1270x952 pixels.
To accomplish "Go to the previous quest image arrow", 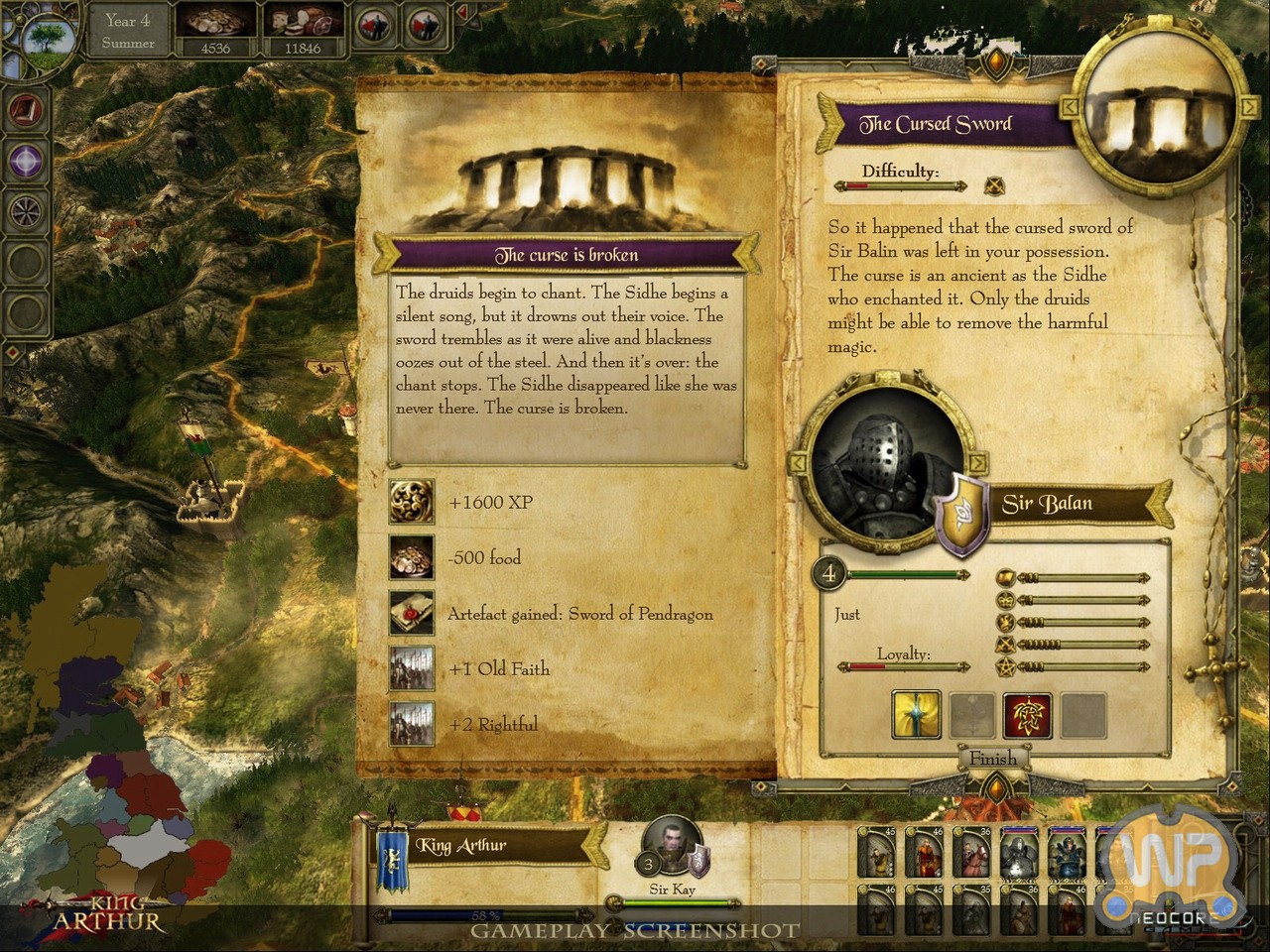I will [1070, 105].
